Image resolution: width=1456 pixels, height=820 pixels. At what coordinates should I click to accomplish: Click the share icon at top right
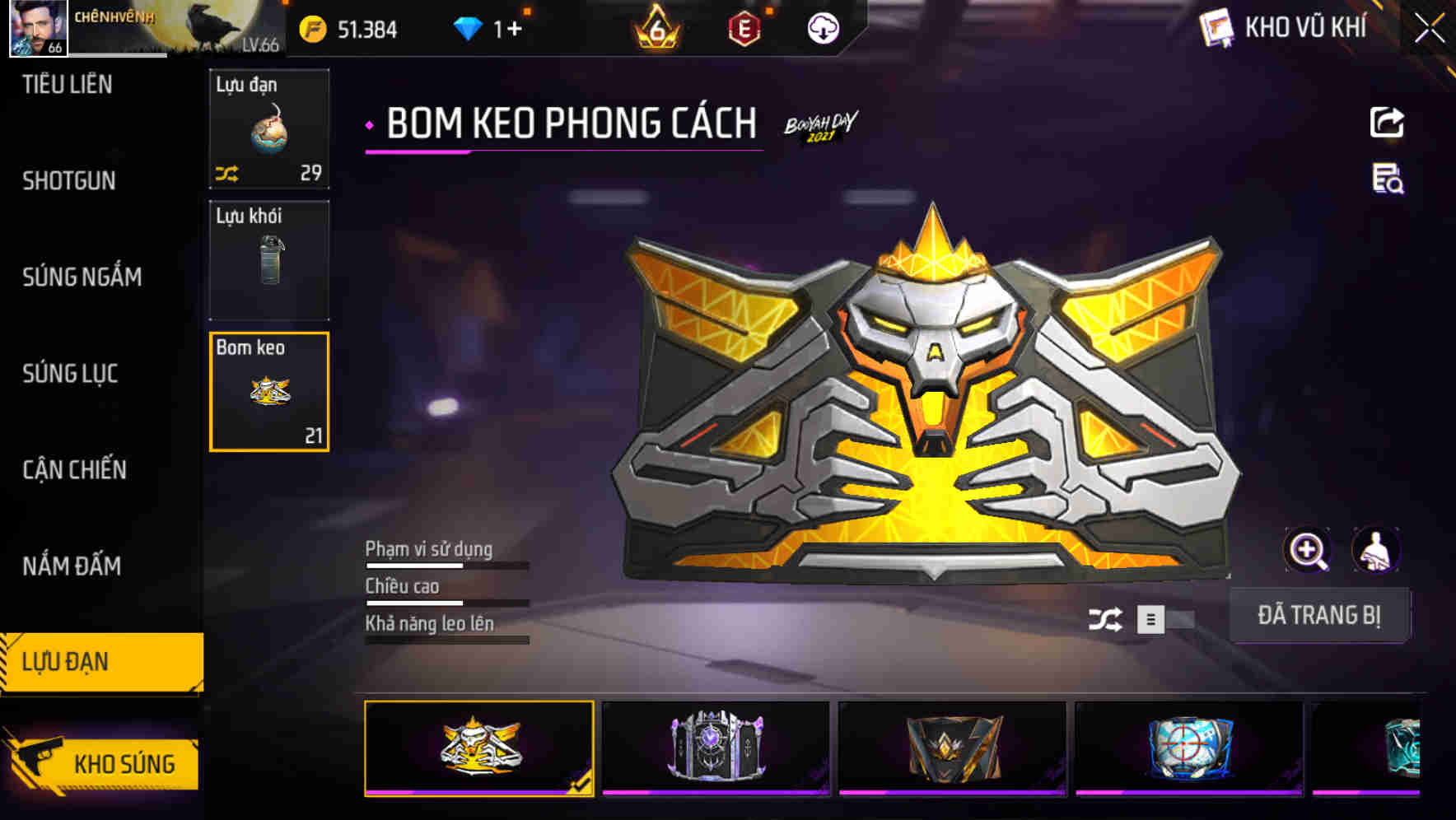tap(1387, 122)
